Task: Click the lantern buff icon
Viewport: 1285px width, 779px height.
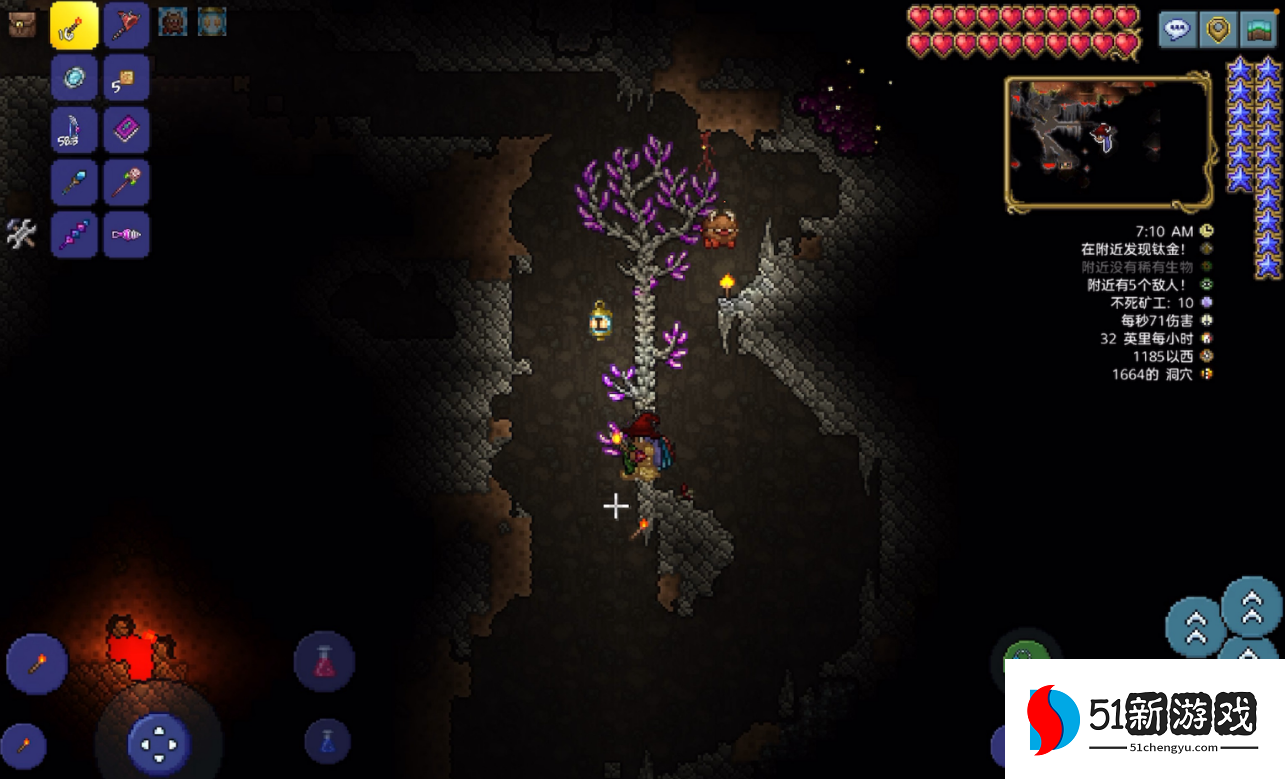Action: pos(212,21)
